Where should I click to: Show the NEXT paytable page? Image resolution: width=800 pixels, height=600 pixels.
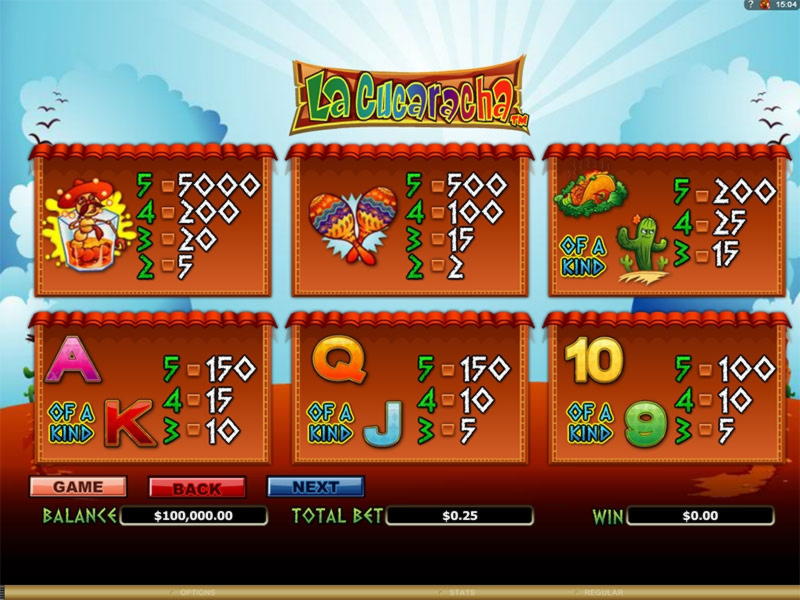[315, 487]
